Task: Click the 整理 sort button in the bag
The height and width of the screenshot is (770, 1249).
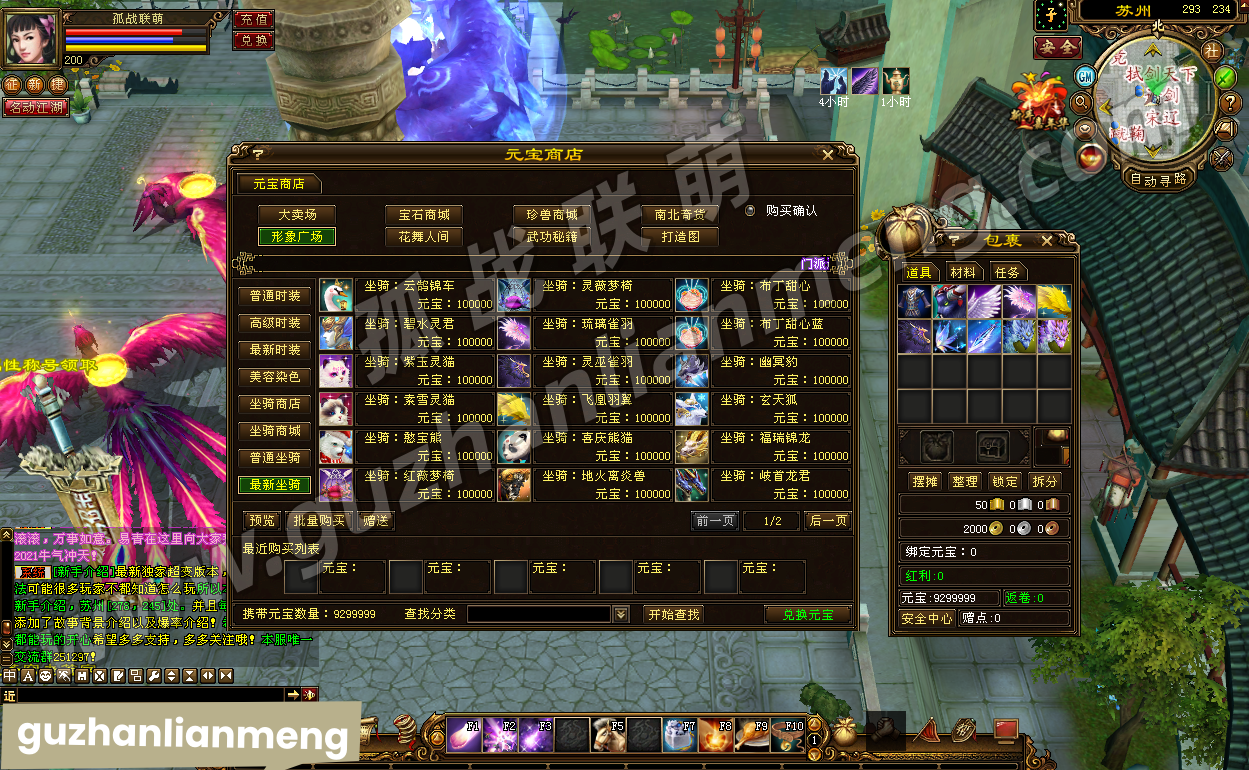Action: point(964,482)
